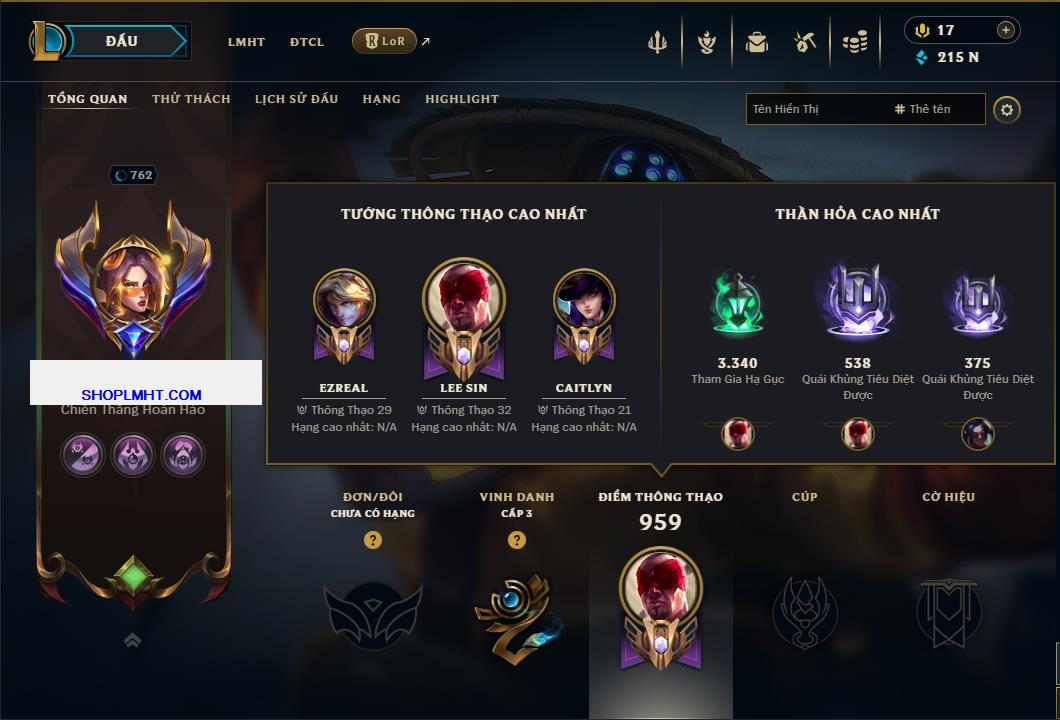
Task: Open the CỜ HIỆU banner emblem
Action: 948,610
